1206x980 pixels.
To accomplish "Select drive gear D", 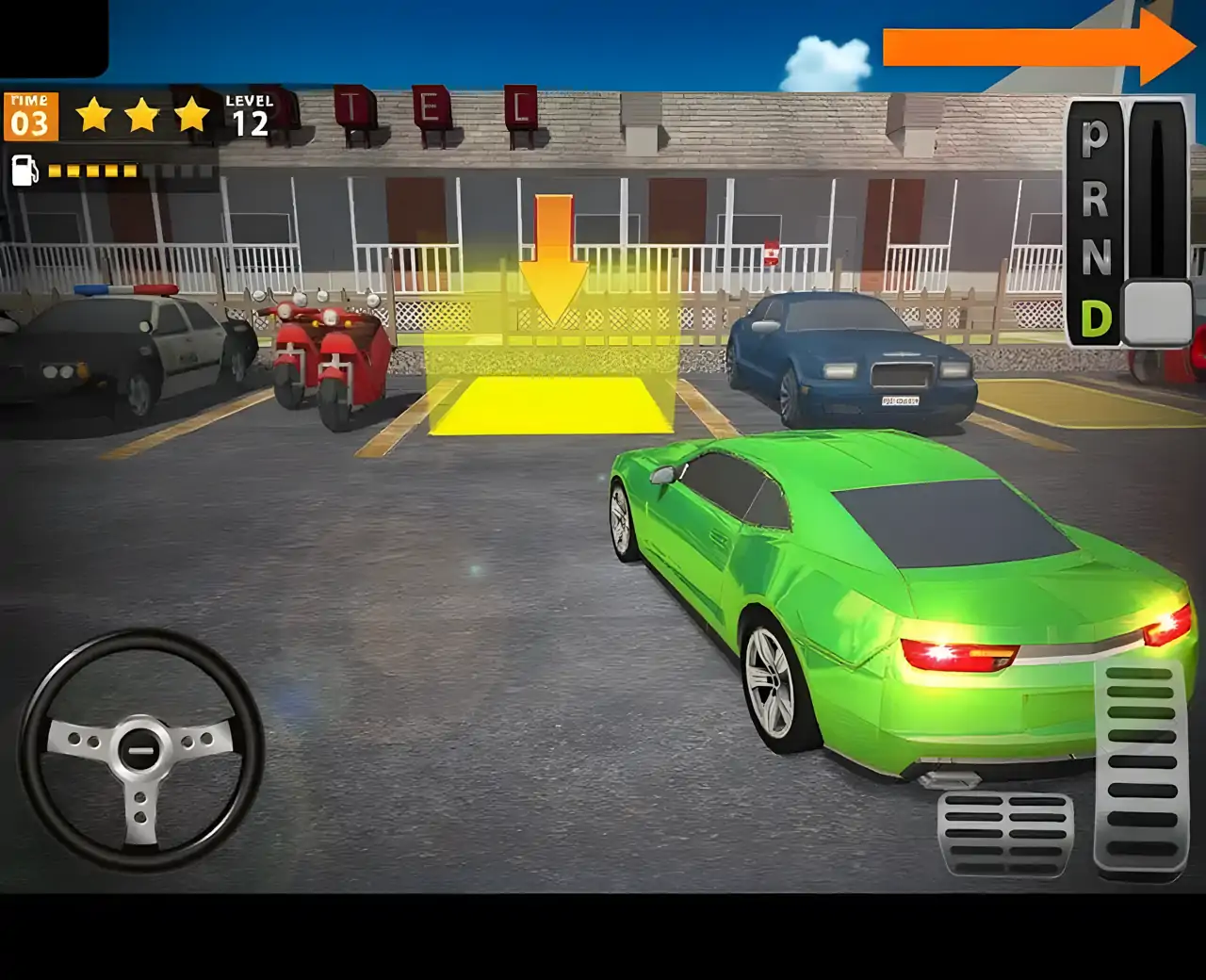I will (1095, 318).
